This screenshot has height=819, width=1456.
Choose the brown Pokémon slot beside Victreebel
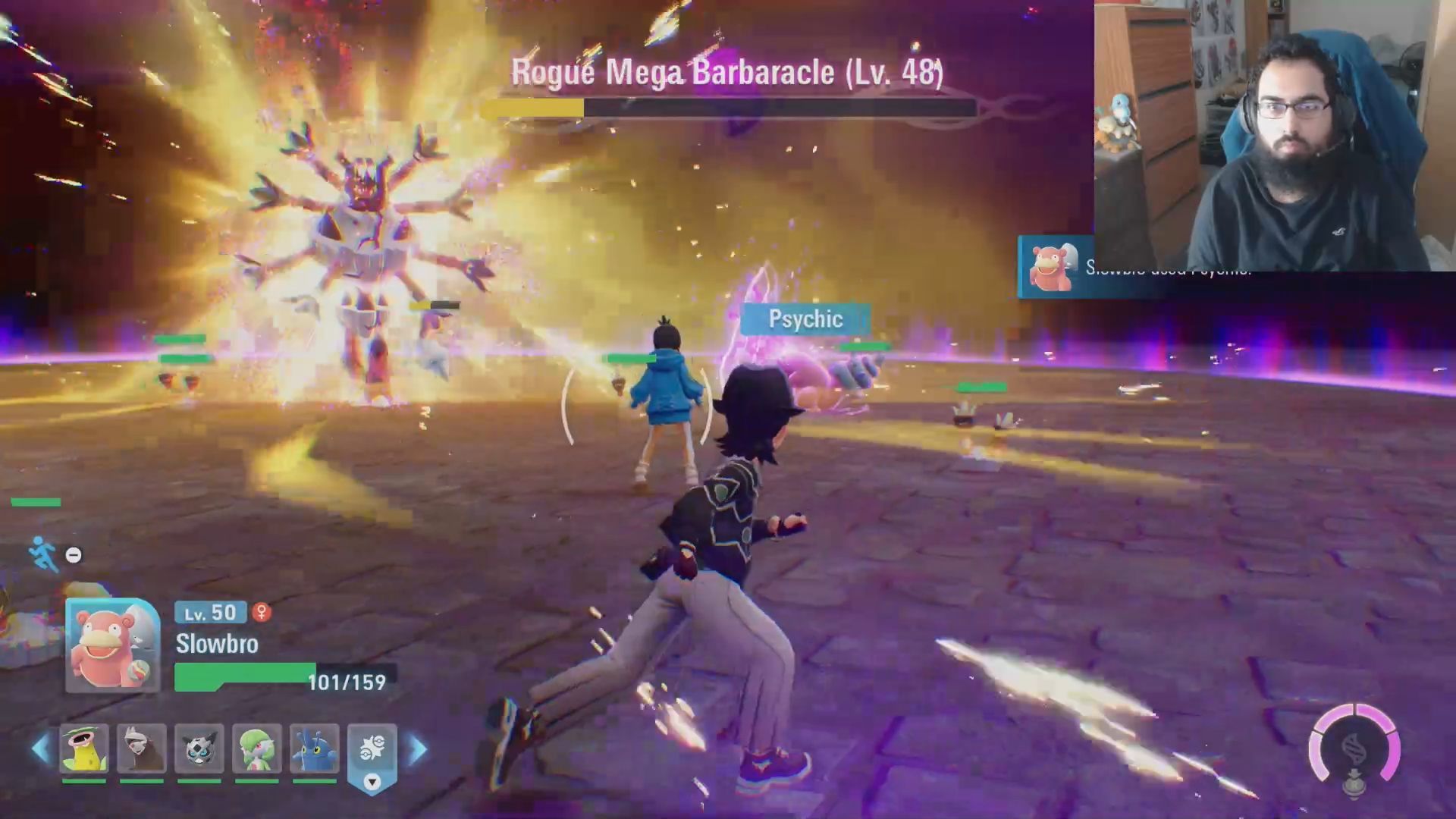coord(142,748)
